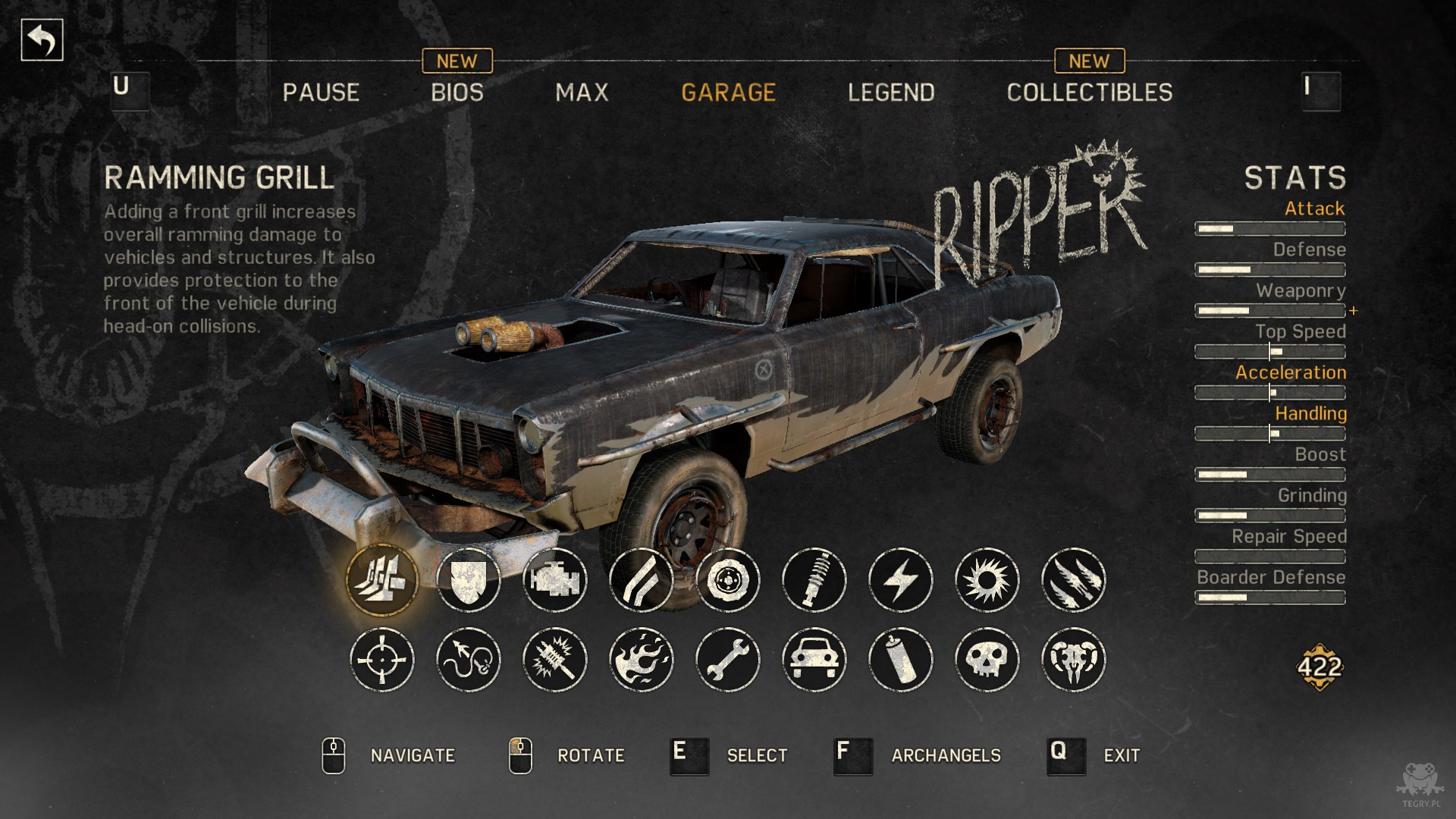Image resolution: width=1456 pixels, height=819 pixels.
Task: Select the wrench repair upgrade icon
Action: point(728,660)
